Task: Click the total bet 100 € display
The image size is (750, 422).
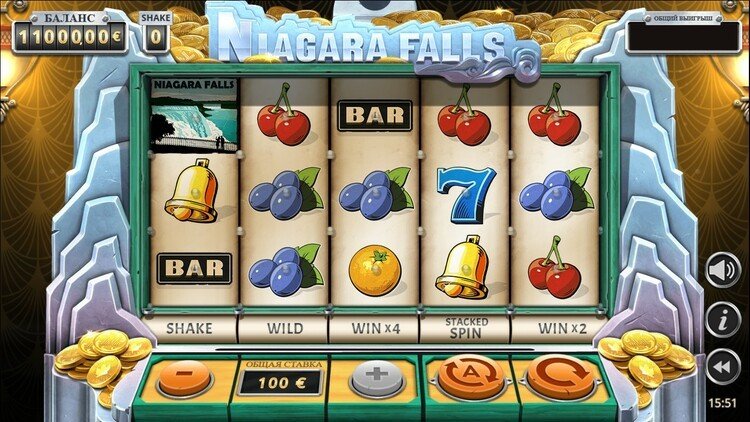Action: (279, 382)
